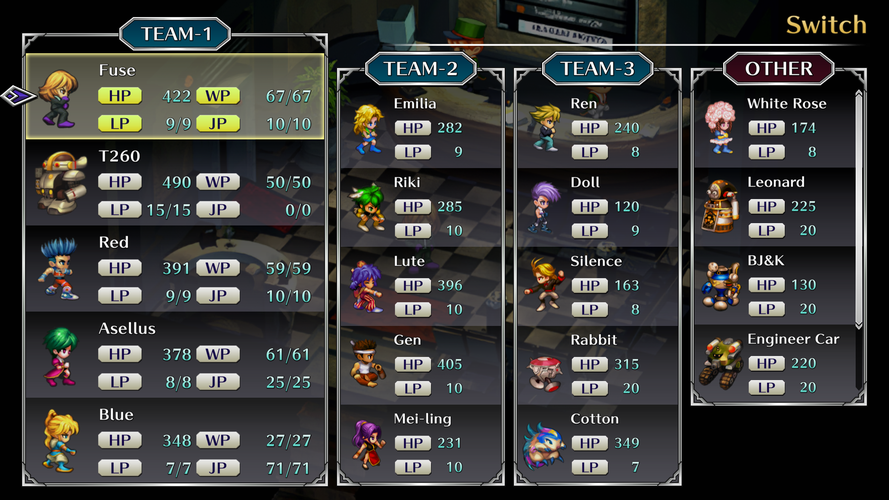Pick Leonard's row

tap(773, 206)
